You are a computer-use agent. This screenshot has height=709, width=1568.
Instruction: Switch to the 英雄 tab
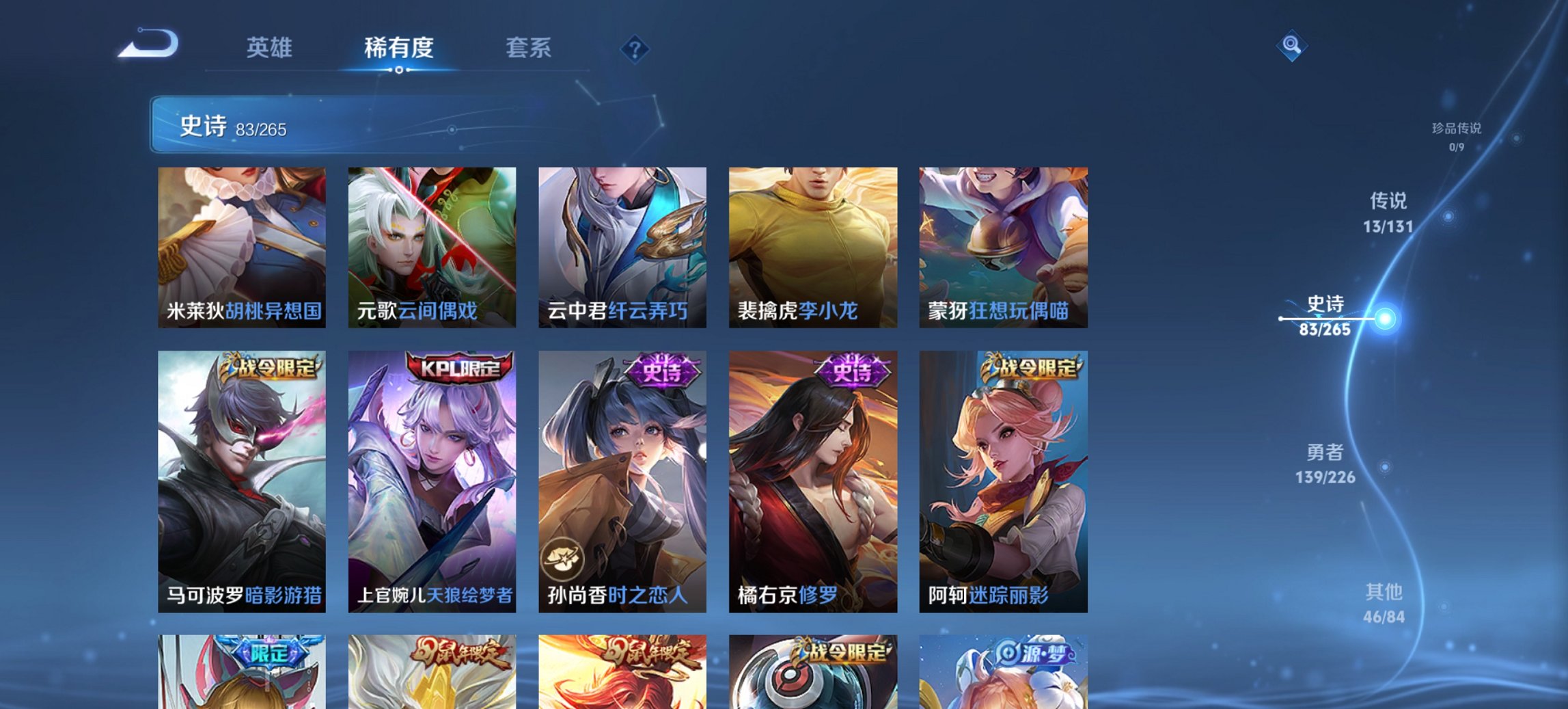point(271,48)
